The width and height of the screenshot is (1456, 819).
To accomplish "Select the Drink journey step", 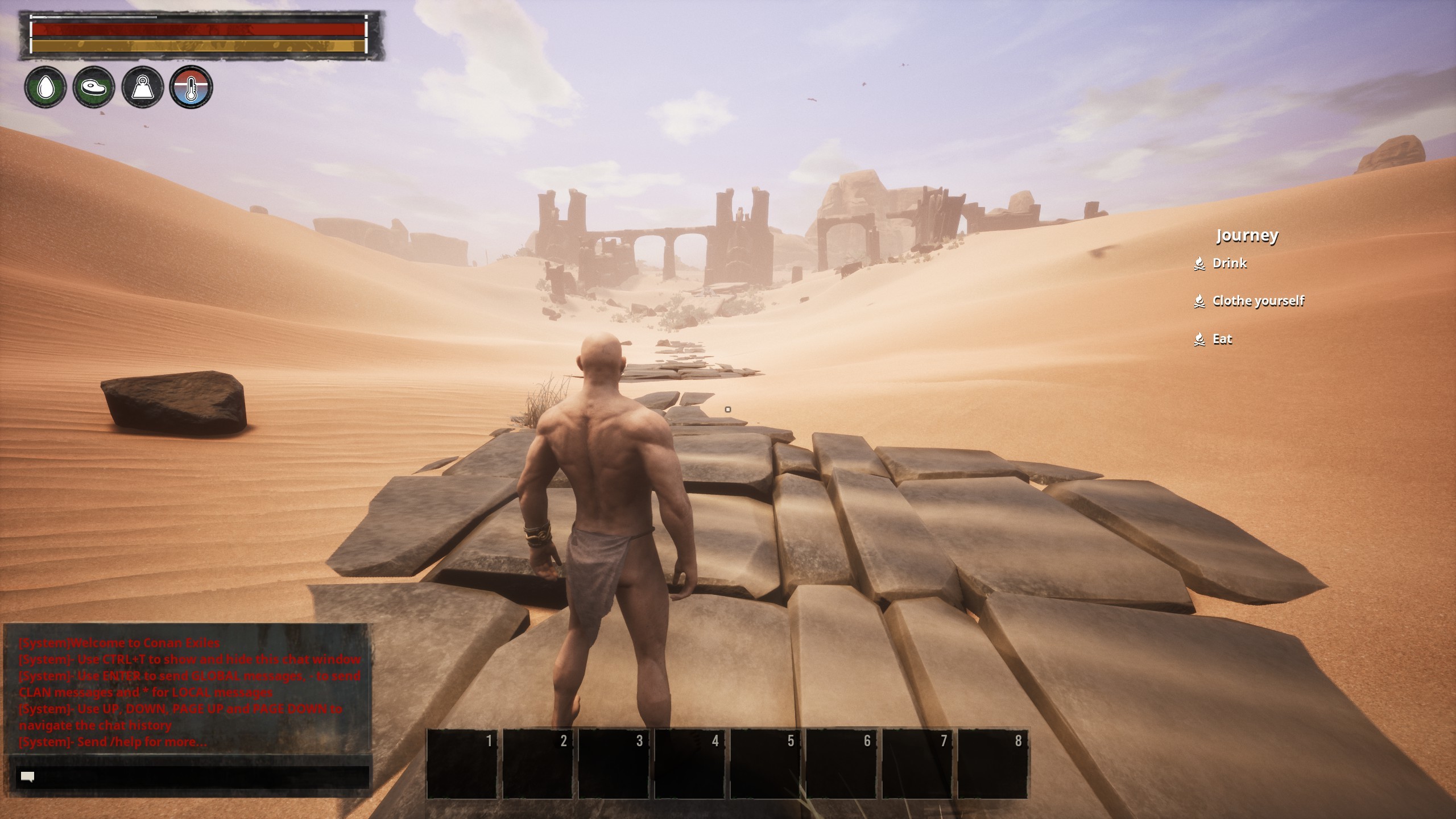I will pyautogui.click(x=1229, y=263).
